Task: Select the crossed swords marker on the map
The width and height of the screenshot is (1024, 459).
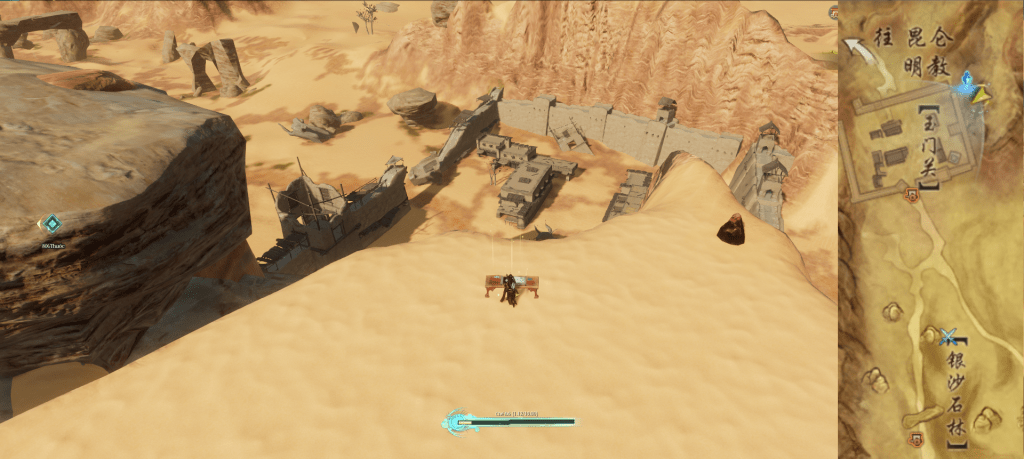Action: (949, 337)
